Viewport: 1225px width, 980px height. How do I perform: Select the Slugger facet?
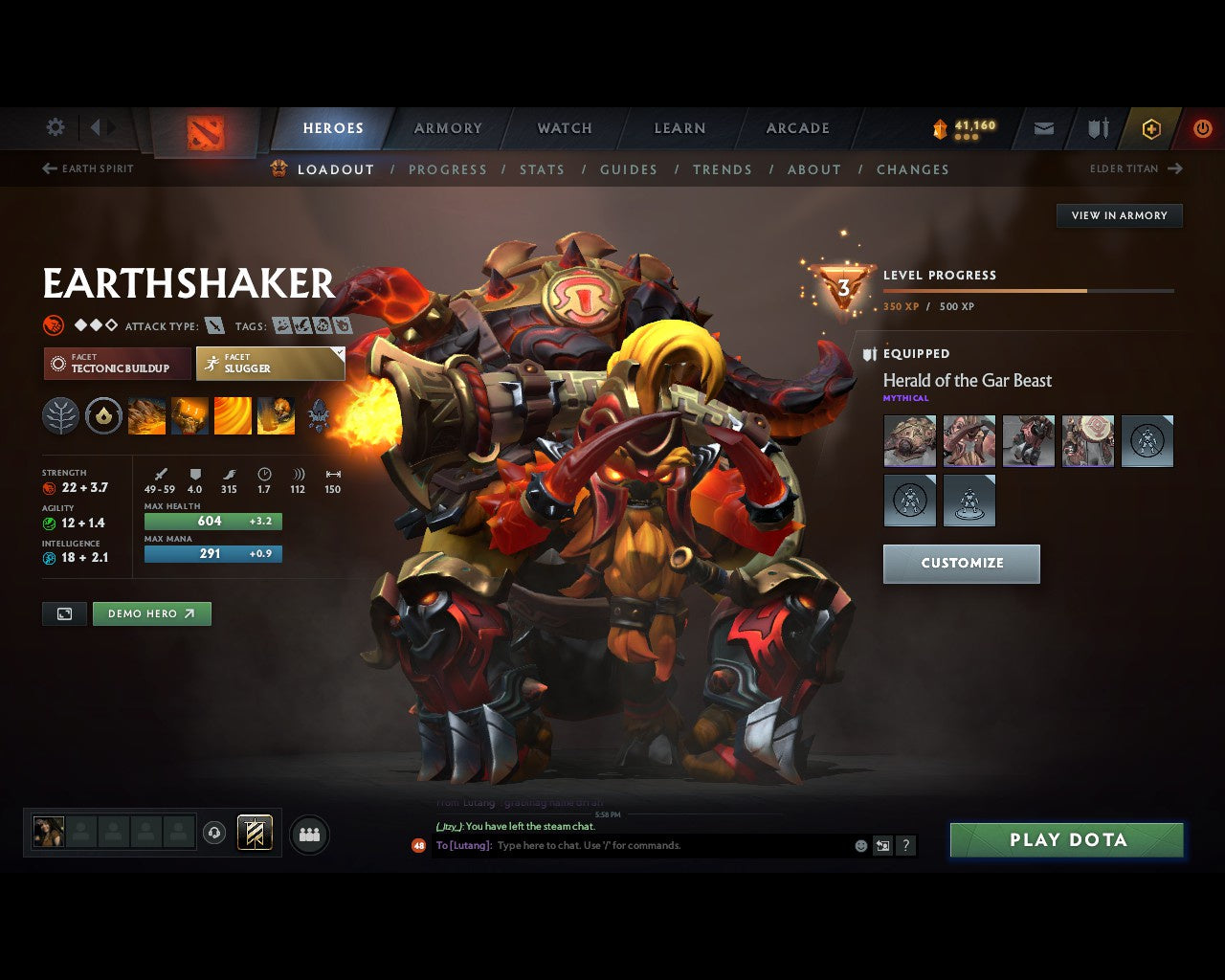270,364
